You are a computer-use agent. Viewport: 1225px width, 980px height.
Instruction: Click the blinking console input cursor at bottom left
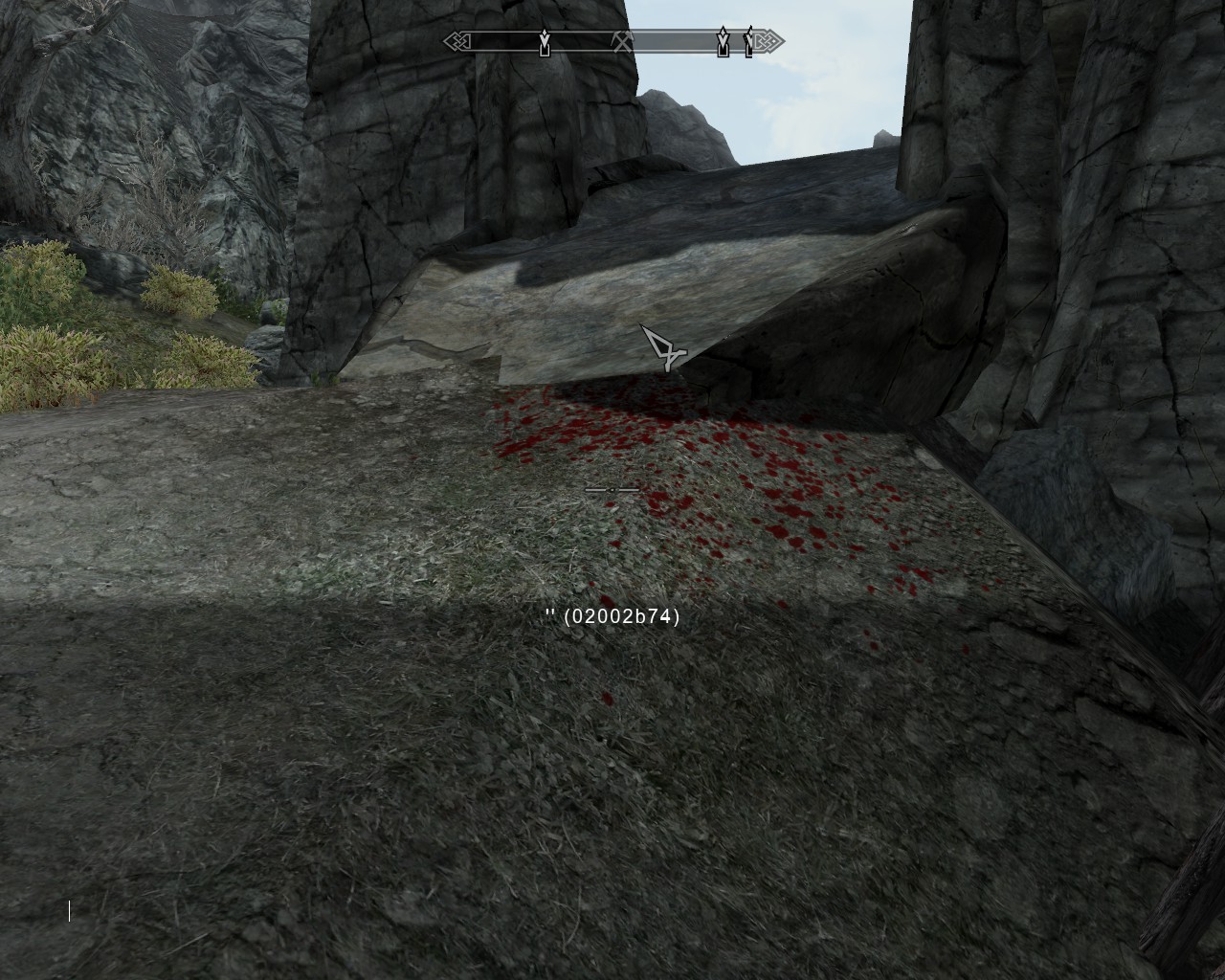(70, 912)
